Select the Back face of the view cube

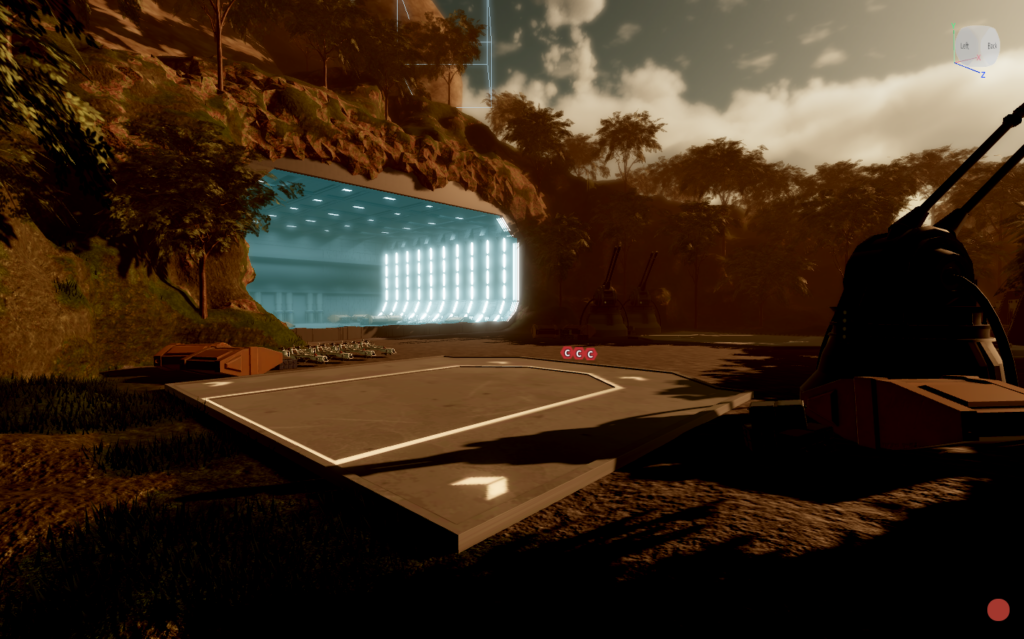coord(990,46)
